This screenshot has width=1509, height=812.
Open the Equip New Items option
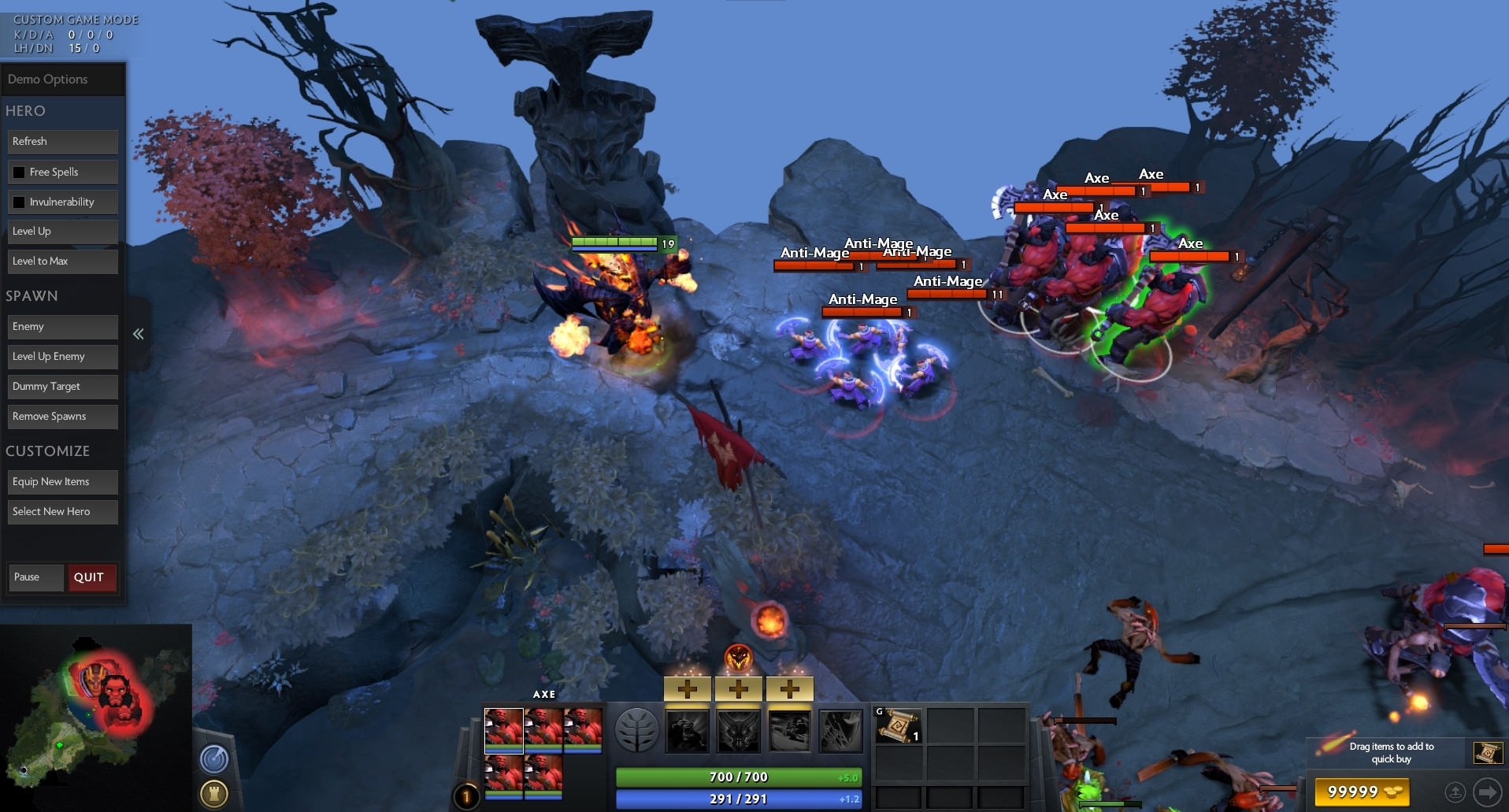click(63, 482)
